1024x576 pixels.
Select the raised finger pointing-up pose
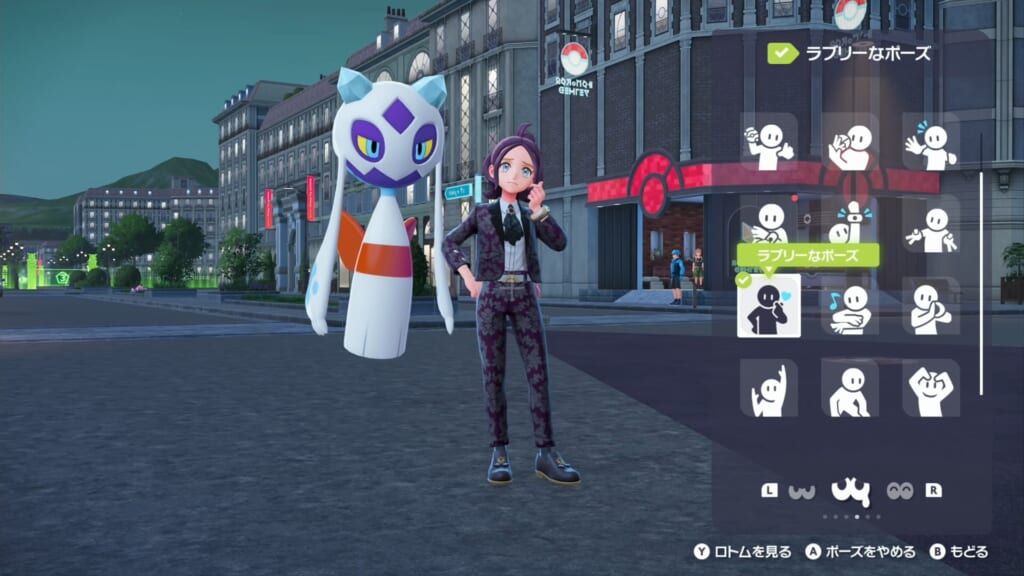click(851, 225)
